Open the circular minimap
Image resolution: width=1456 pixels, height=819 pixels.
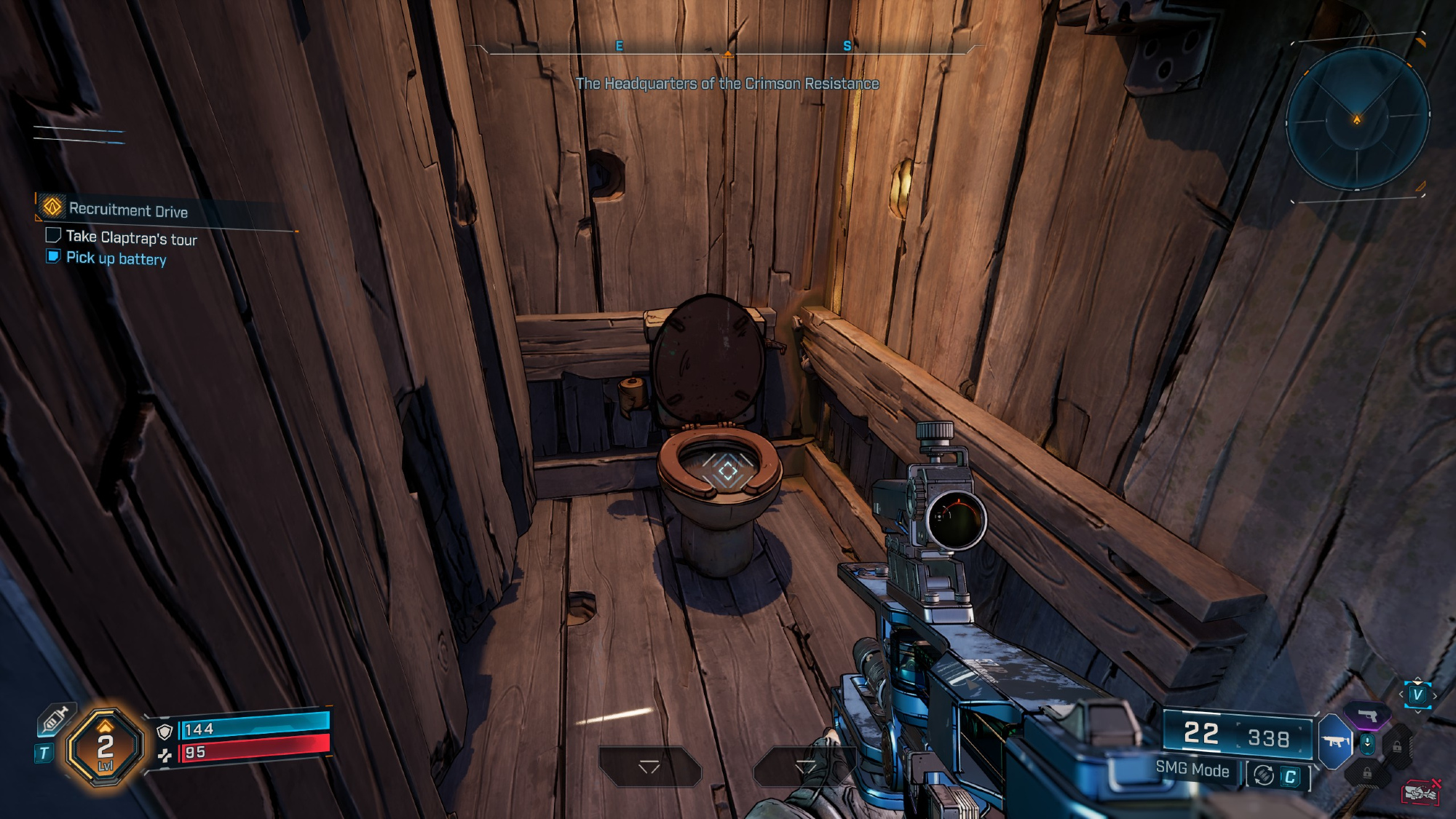coord(1357,119)
